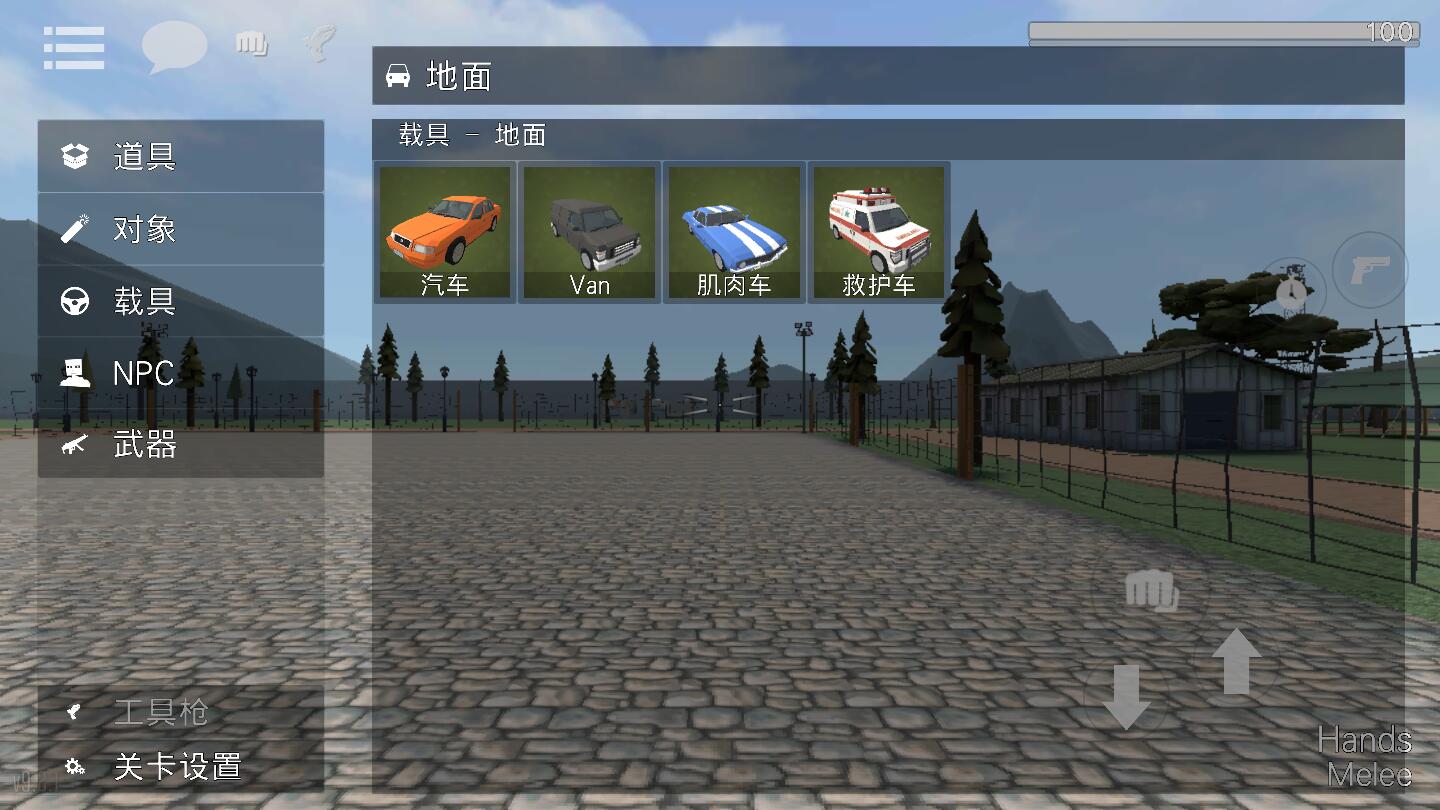This screenshot has height=810, width=1440.
Task: Open the 道具 props category
Action: [x=180, y=156]
